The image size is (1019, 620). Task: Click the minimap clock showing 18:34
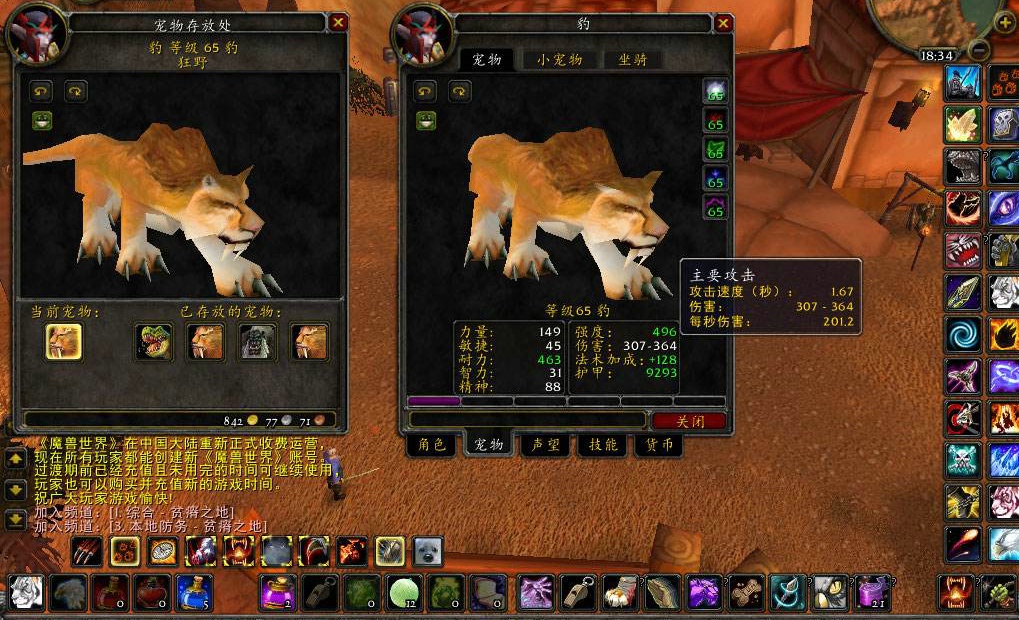(937, 56)
